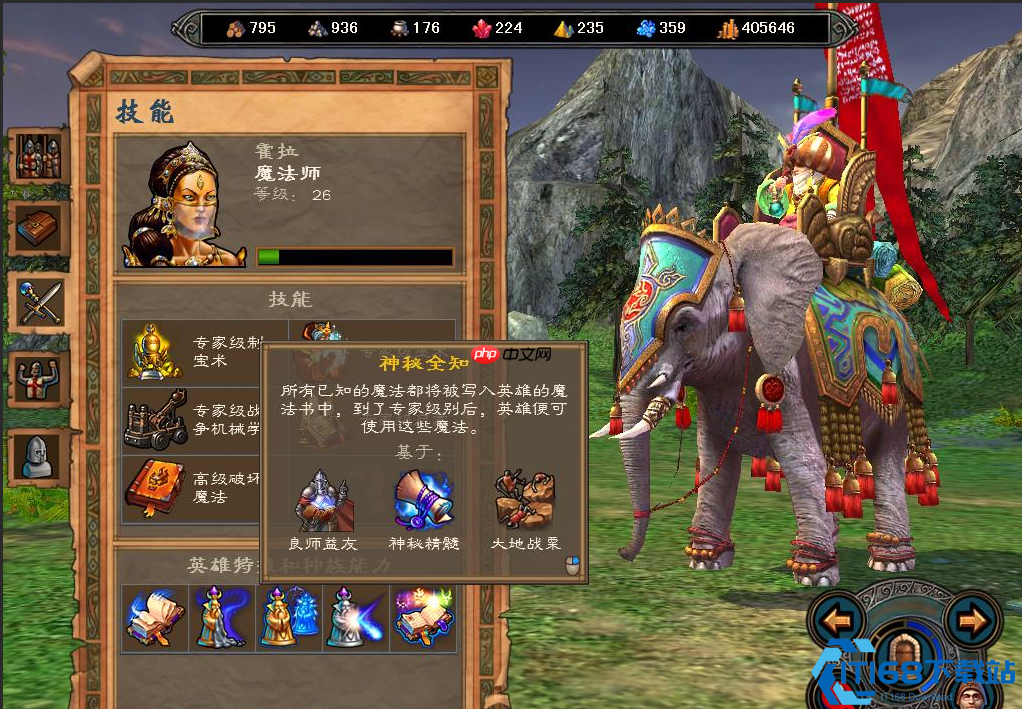Go to the previous hero with left arrow
The image size is (1022, 709).
836,621
